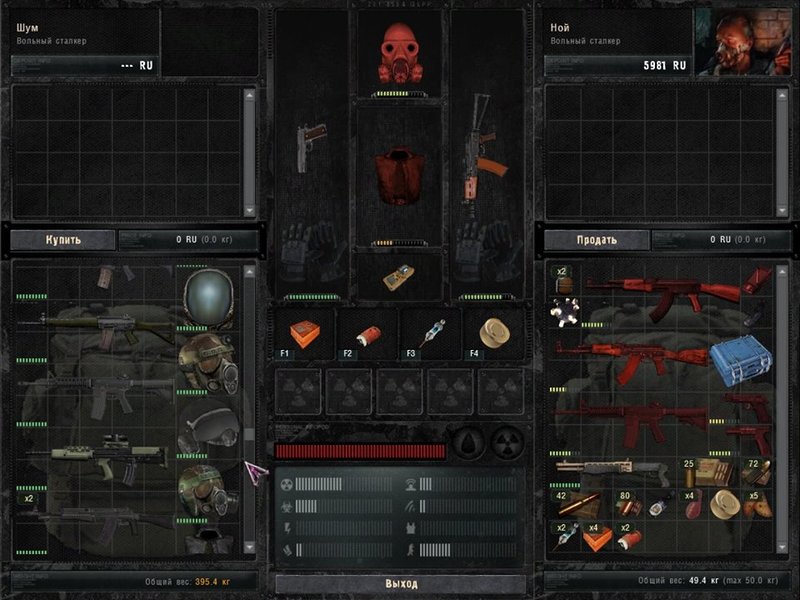Click the Купить (Buy) button
The image size is (800, 600).
click(x=62, y=240)
